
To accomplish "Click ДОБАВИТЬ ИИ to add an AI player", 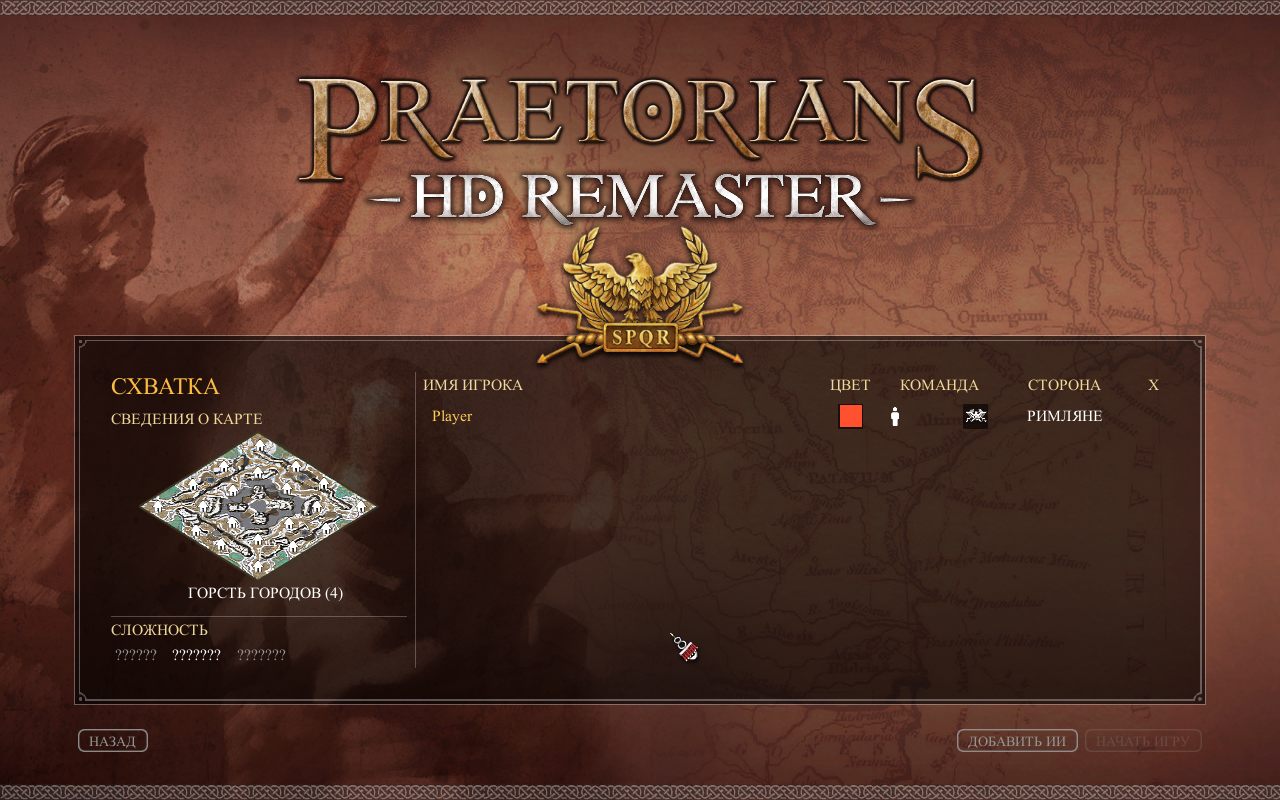I will 1019,740.
